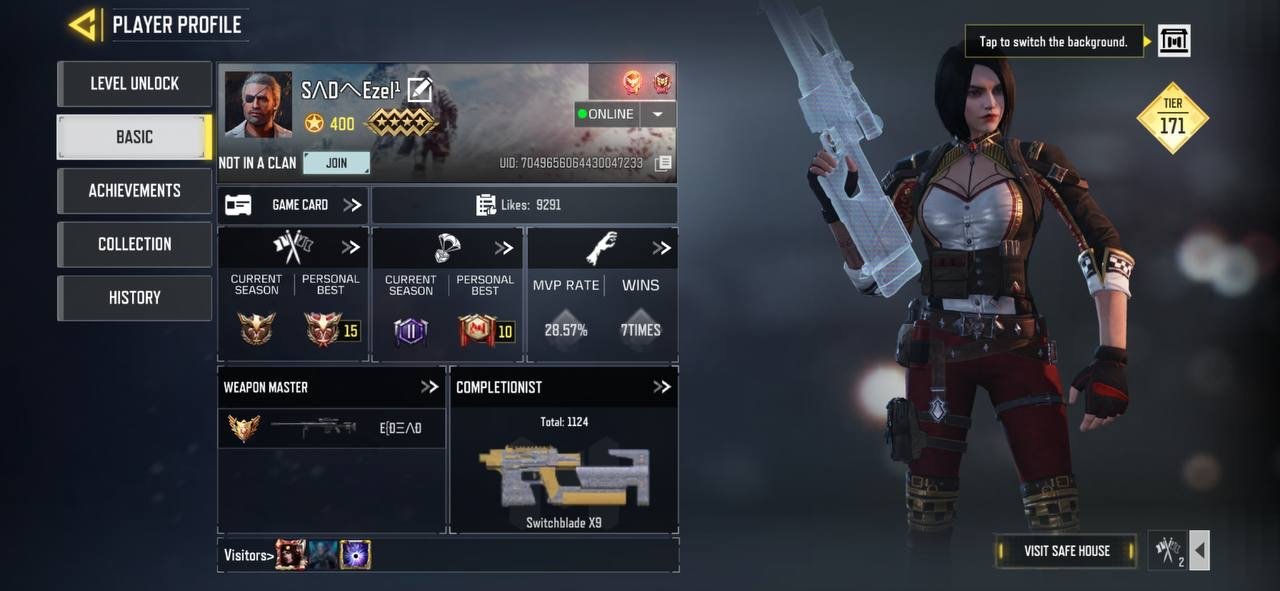Select the Switchblade X9 weapon thumbnail
Screen dimensions: 1280x591
(564, 476)
